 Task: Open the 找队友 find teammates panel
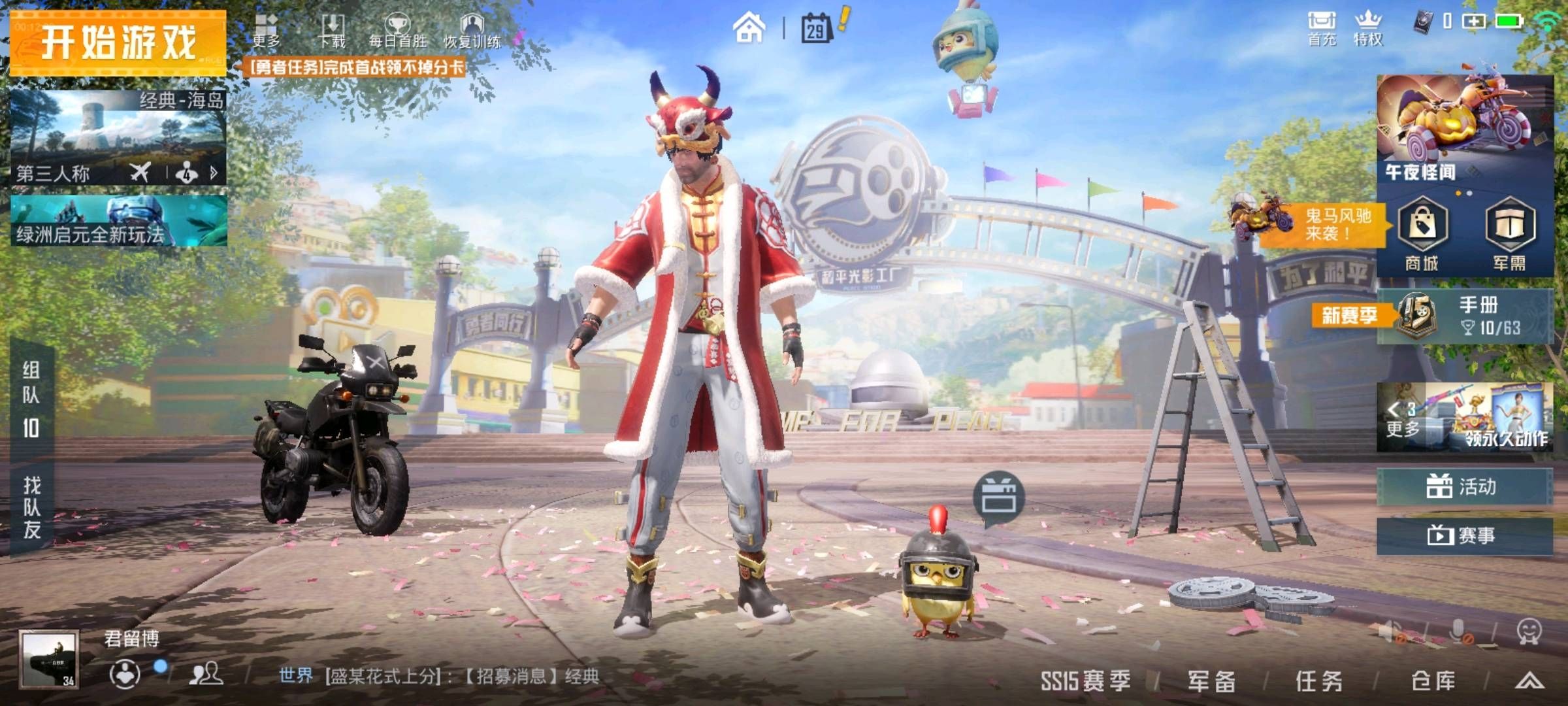[x=31, y=507]
